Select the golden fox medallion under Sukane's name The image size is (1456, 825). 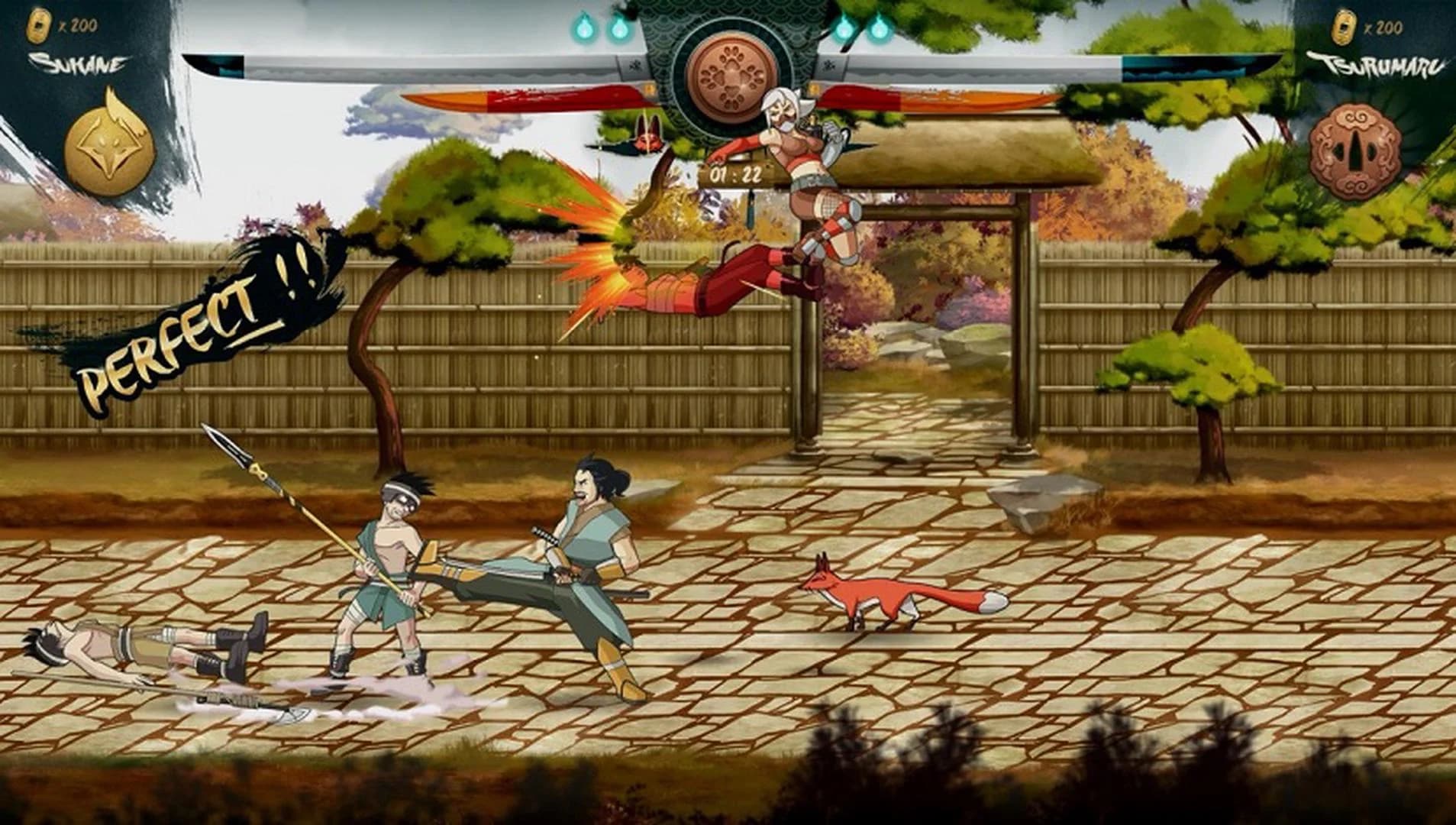click(111, 151)
